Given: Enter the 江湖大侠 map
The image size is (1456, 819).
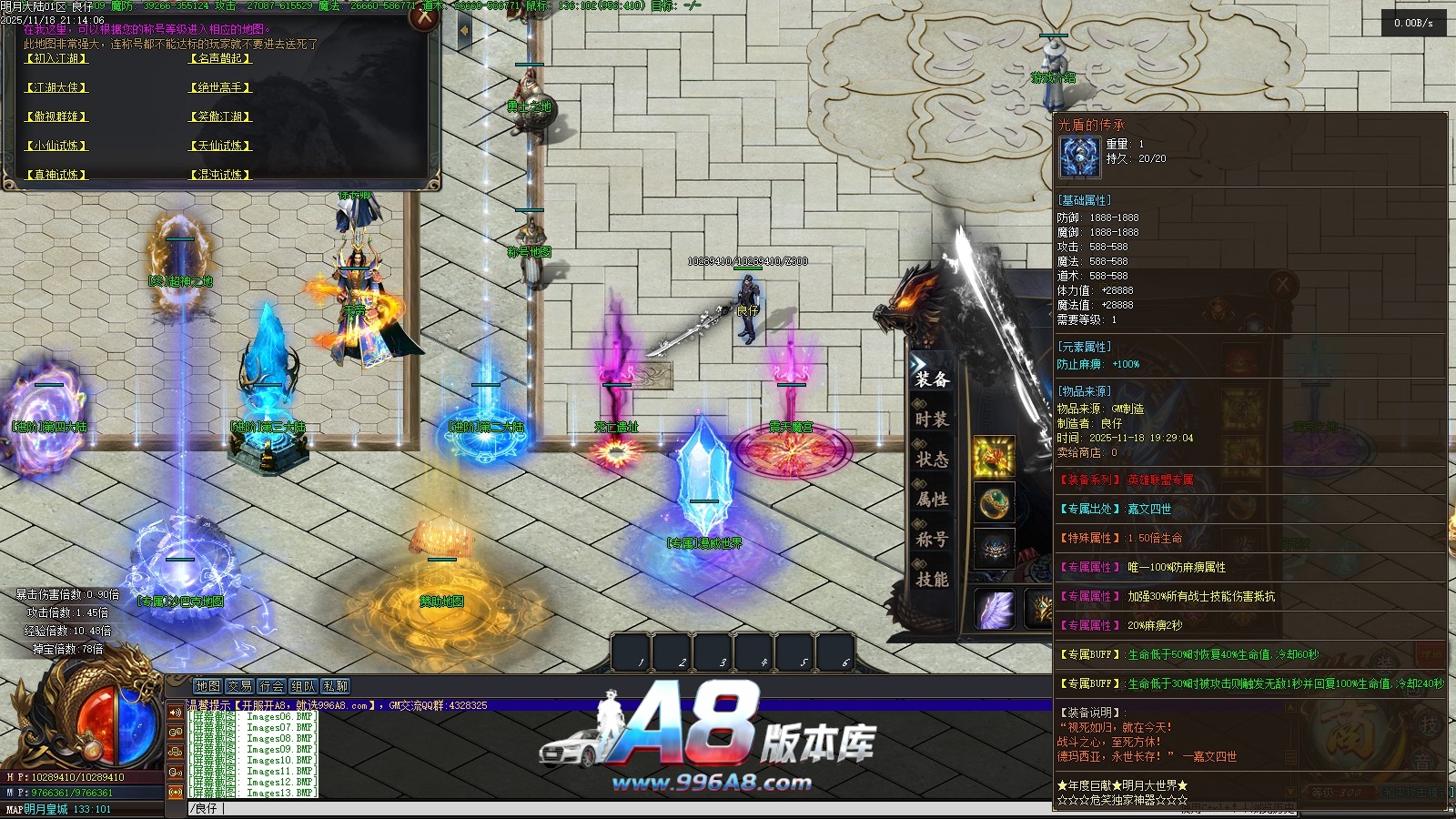Looking at the screenshot, I should pyautogui.click(x=56, y=87).
